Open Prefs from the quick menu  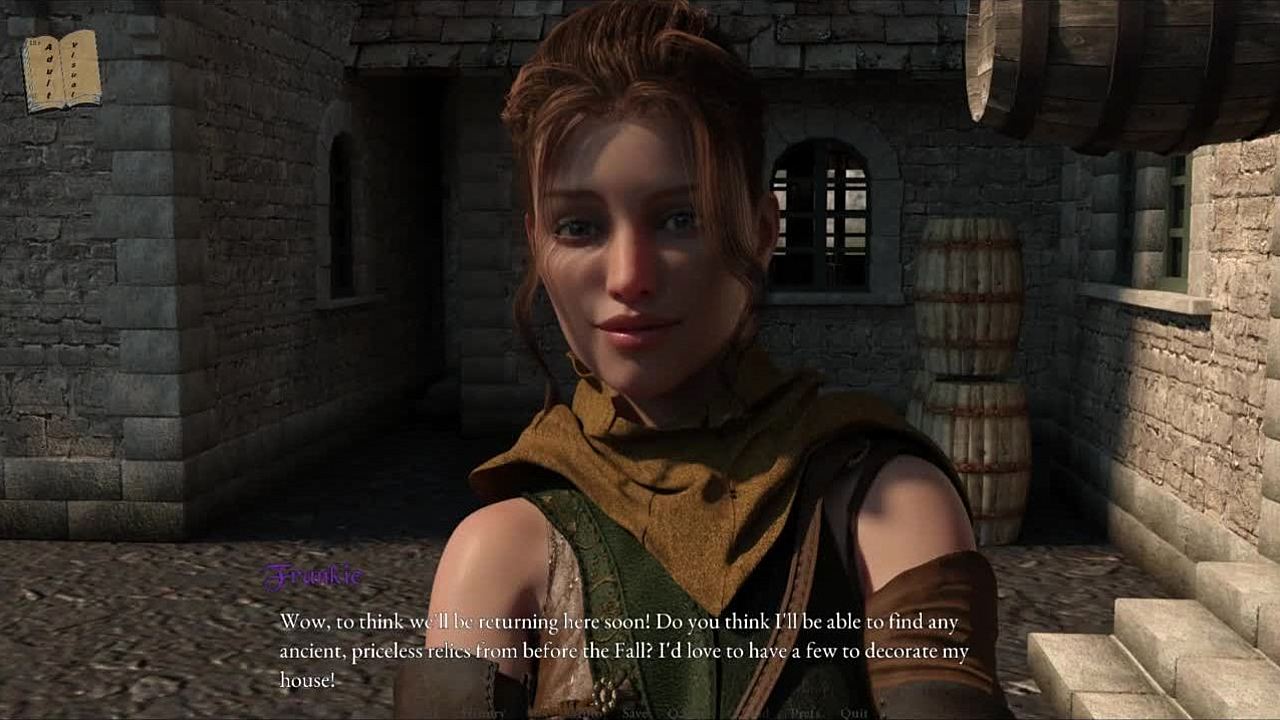coord(805,713)
